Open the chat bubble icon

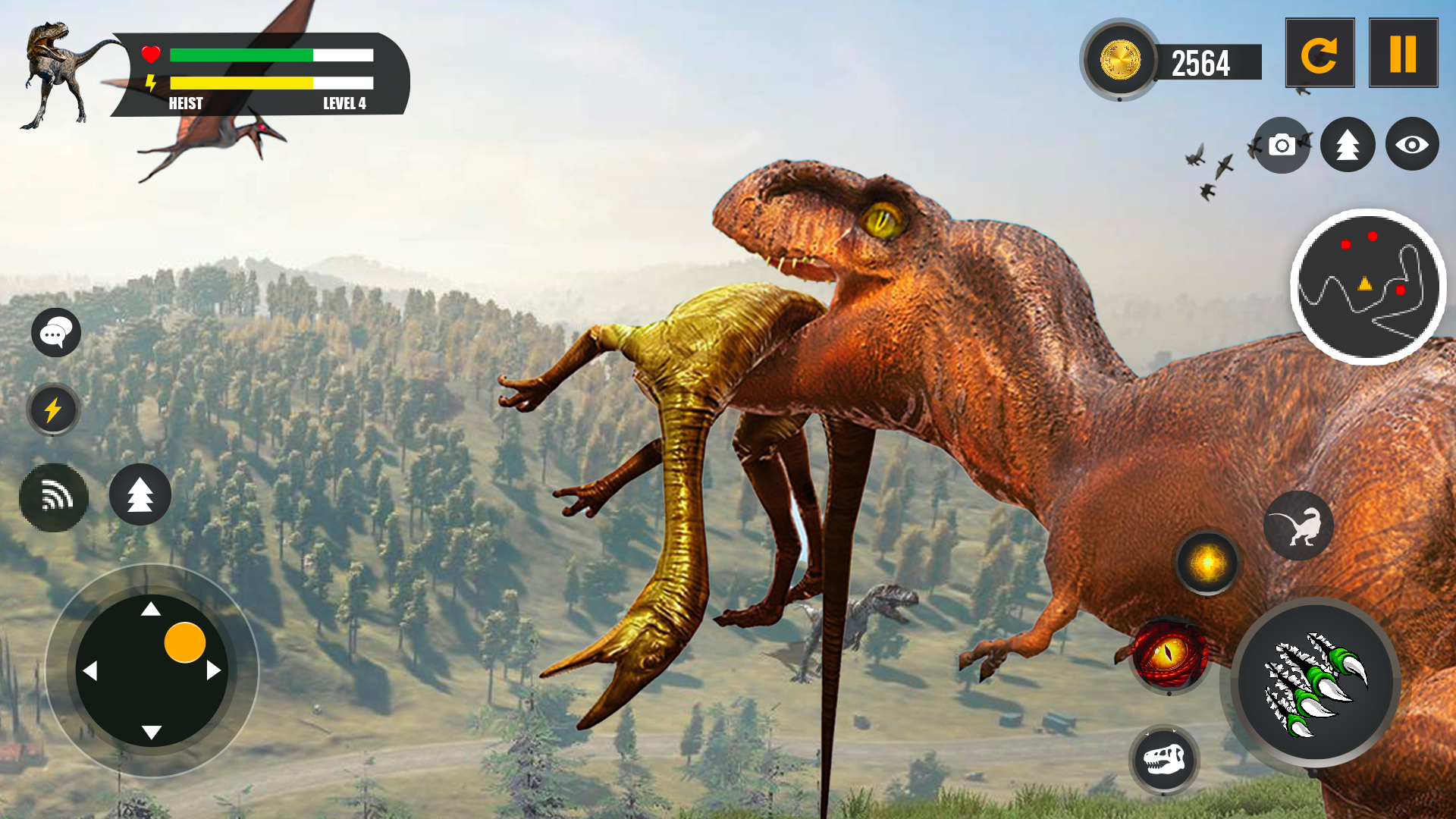click(x=56, y=332)
